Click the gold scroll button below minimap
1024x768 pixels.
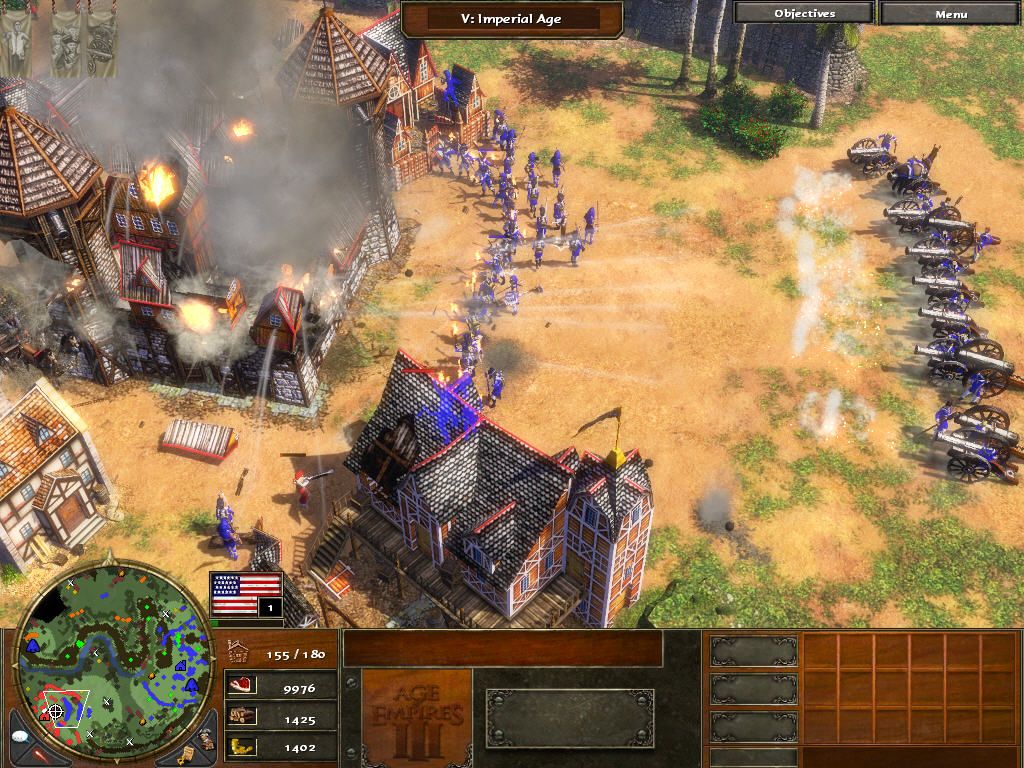coord(185,754)
